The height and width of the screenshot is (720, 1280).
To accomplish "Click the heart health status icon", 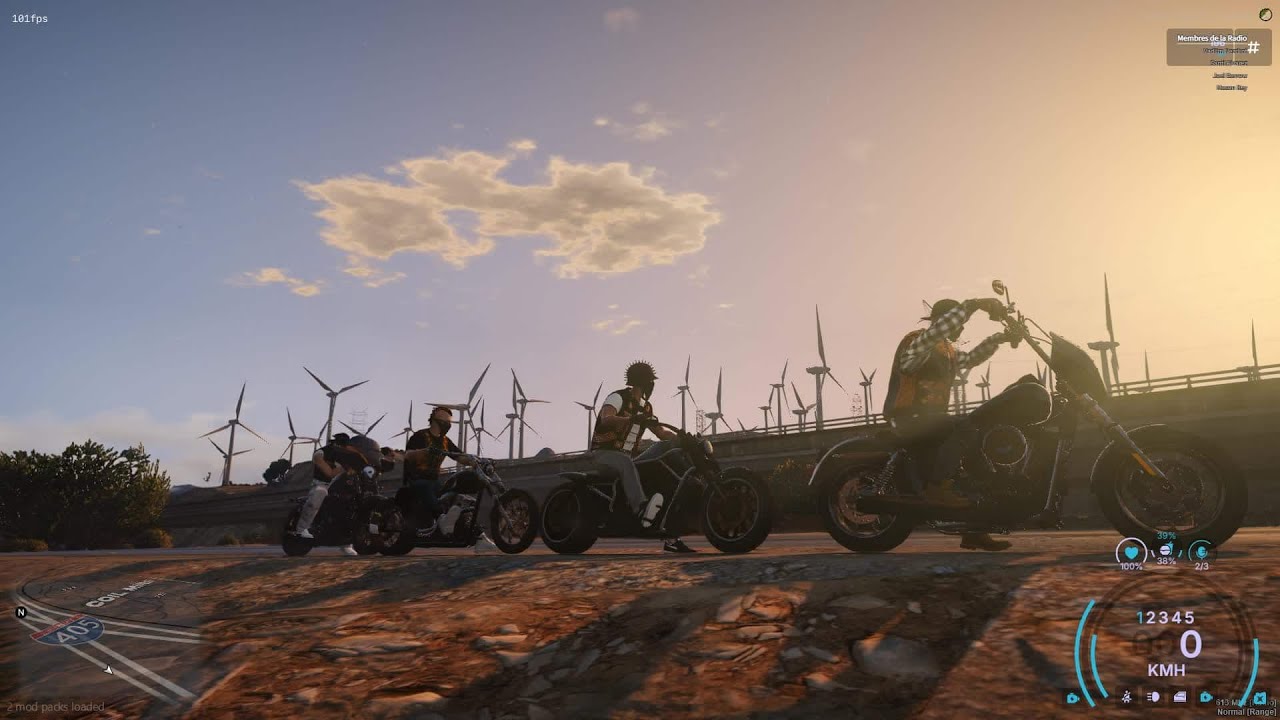I will (1131, 551).
